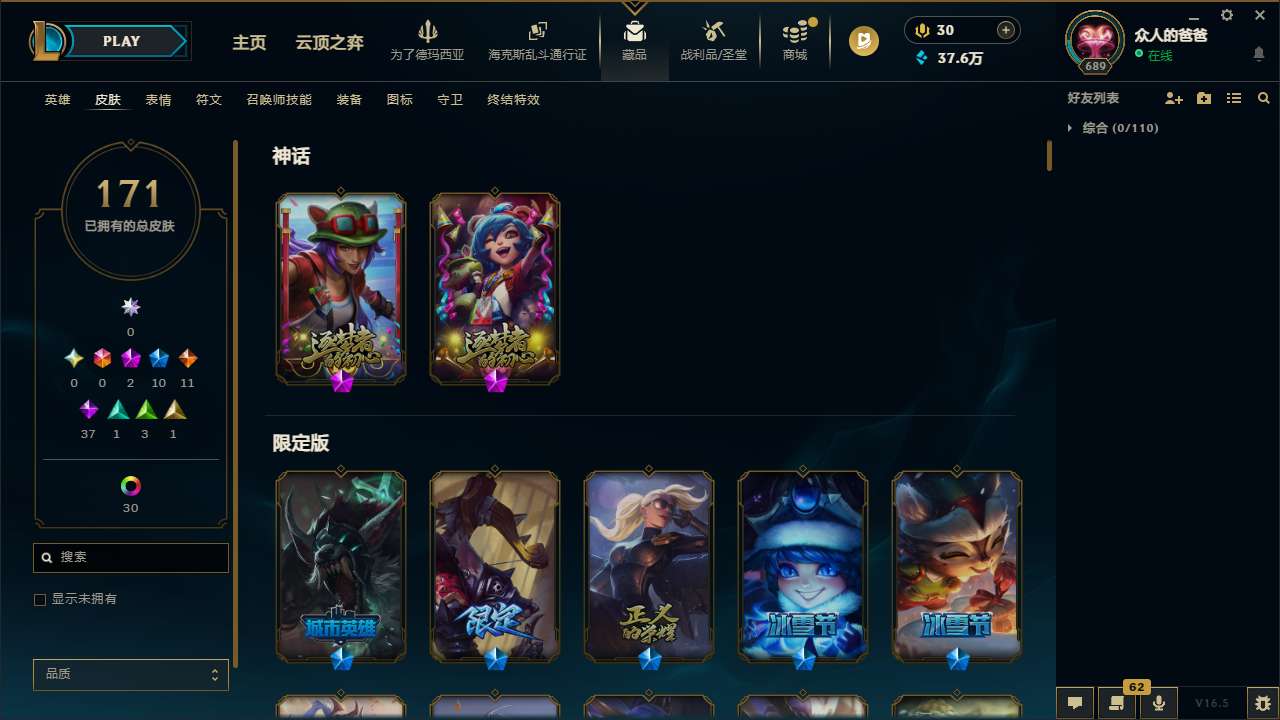Enable the 显示未拥有 checkbox
This screenshot has width=1280, height=720.
(40, 599)
